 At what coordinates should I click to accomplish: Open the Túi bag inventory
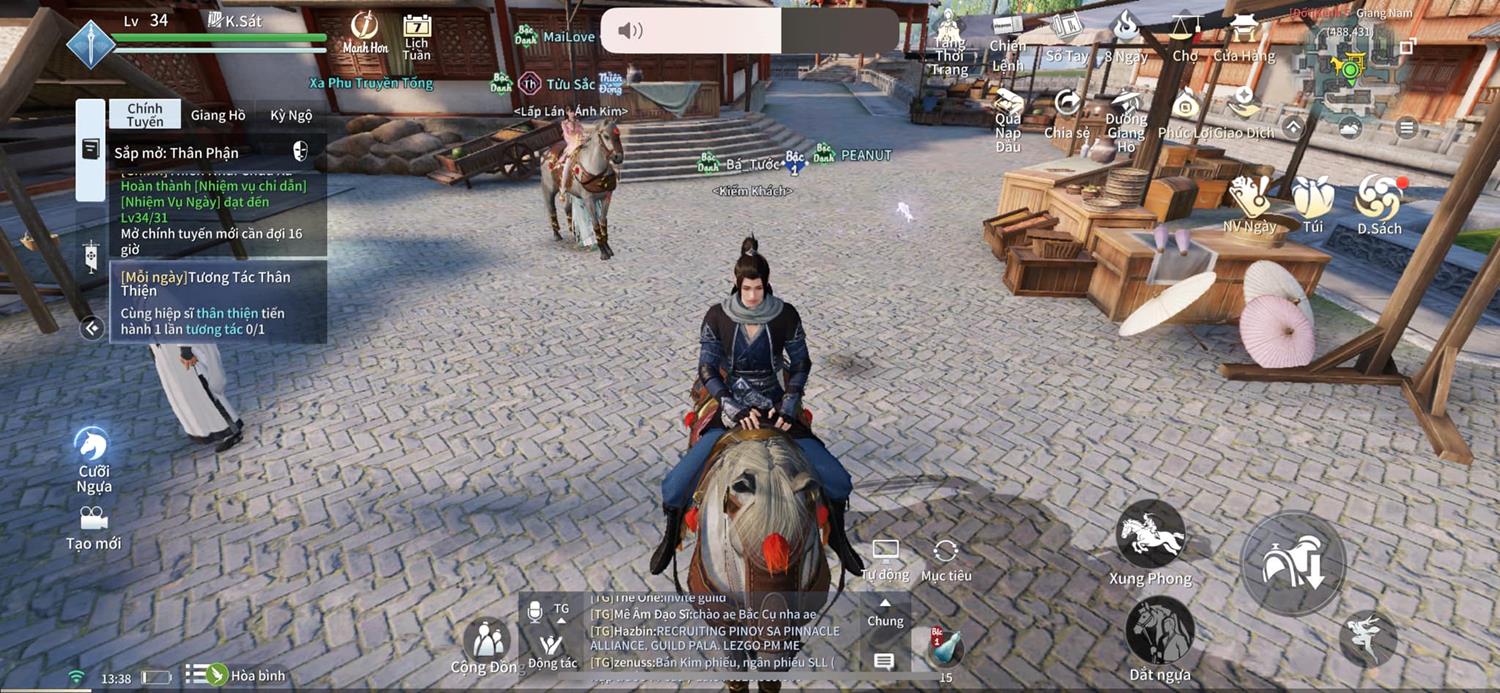pos(1313,203)
